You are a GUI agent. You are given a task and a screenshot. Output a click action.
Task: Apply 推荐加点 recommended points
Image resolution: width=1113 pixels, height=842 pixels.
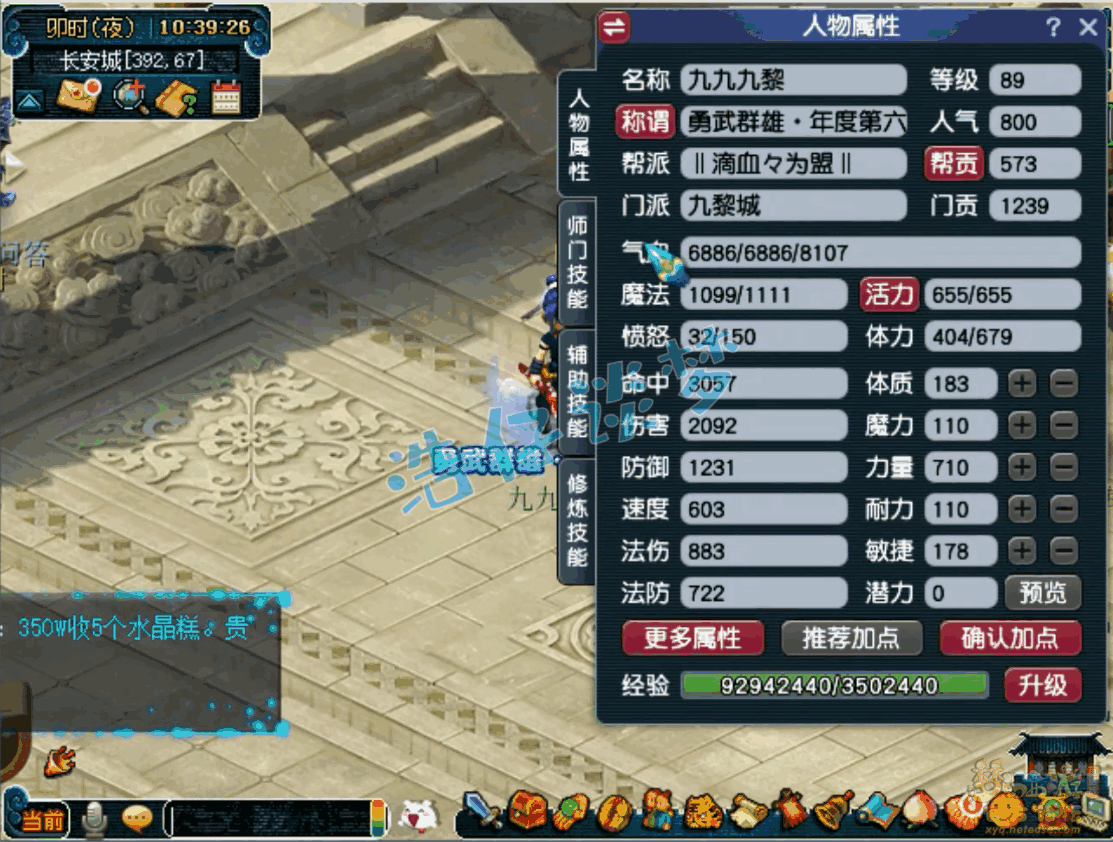(x=850, y=638)
